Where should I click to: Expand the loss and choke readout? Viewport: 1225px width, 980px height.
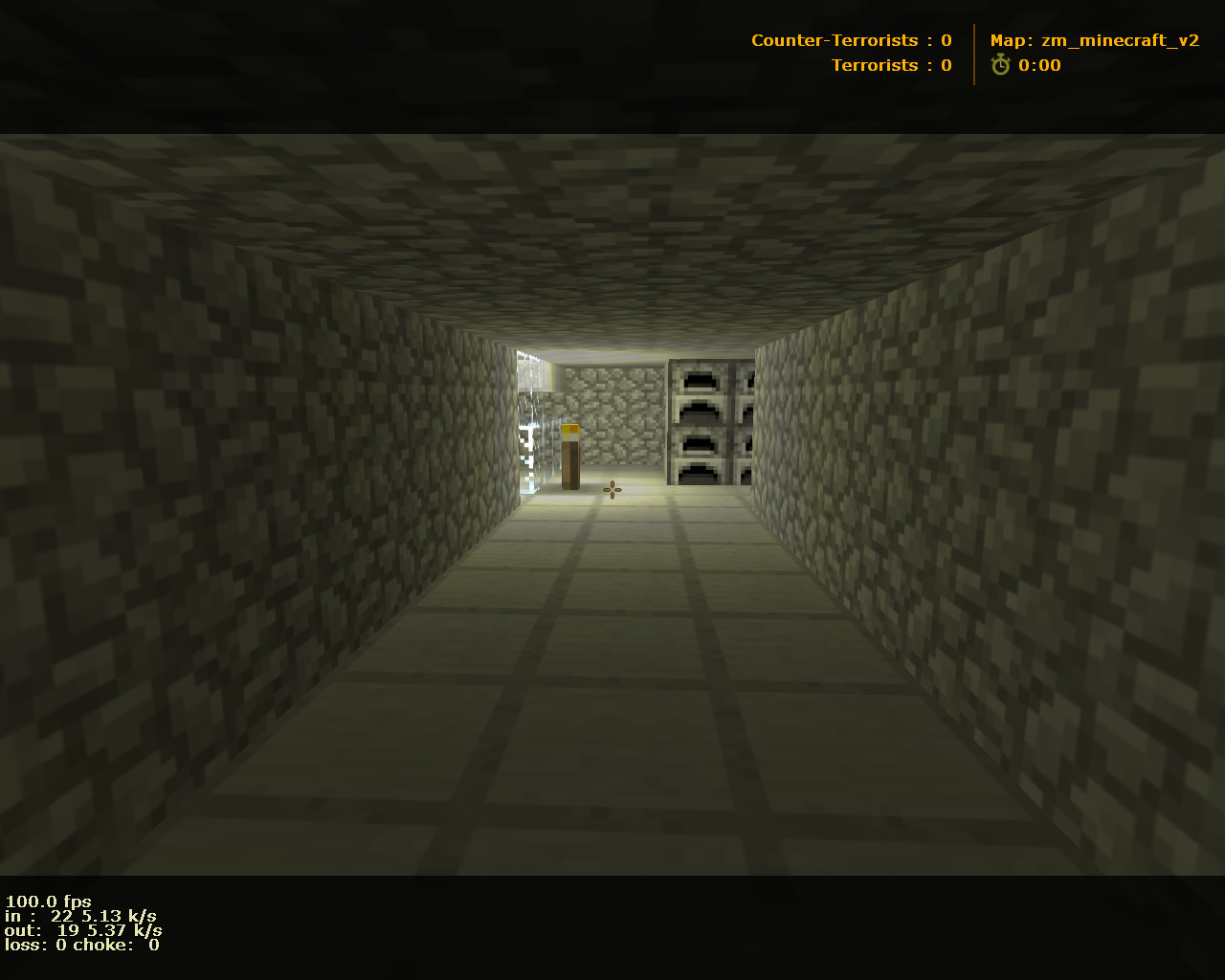click(x=81, y=945)
